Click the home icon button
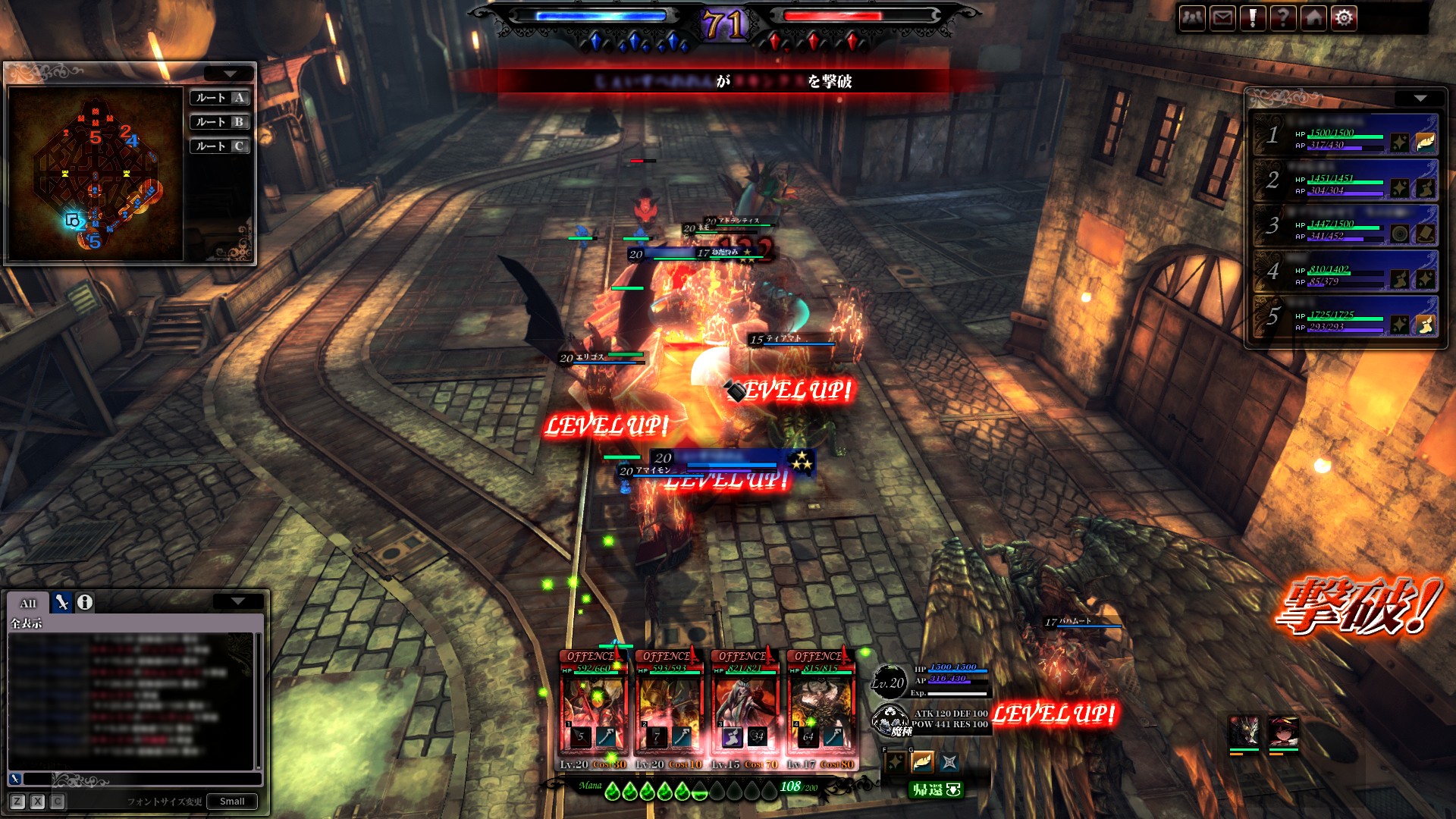The image size is (1456, 819). 1313,18
